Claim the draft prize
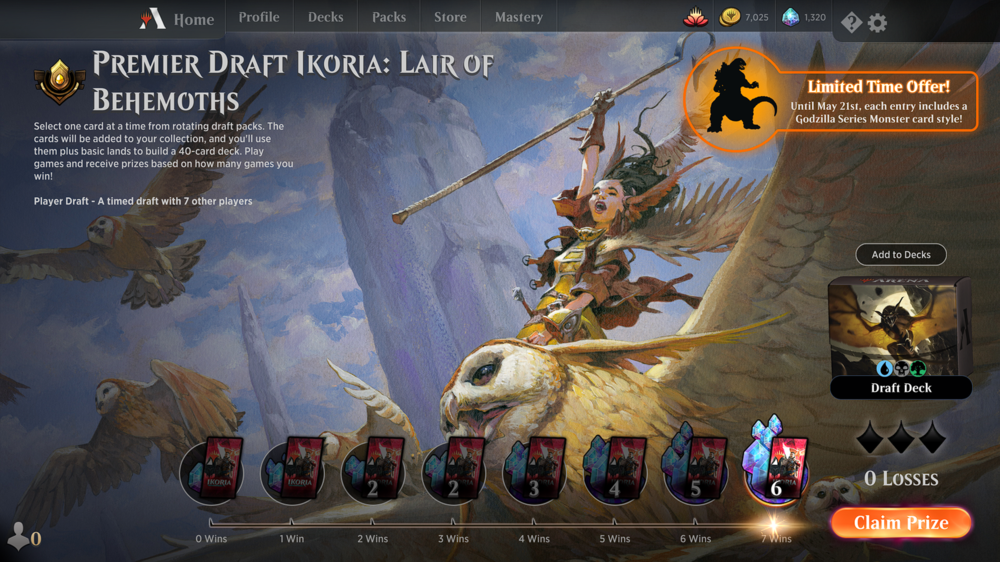1000x562 pixels. point(900,523)
